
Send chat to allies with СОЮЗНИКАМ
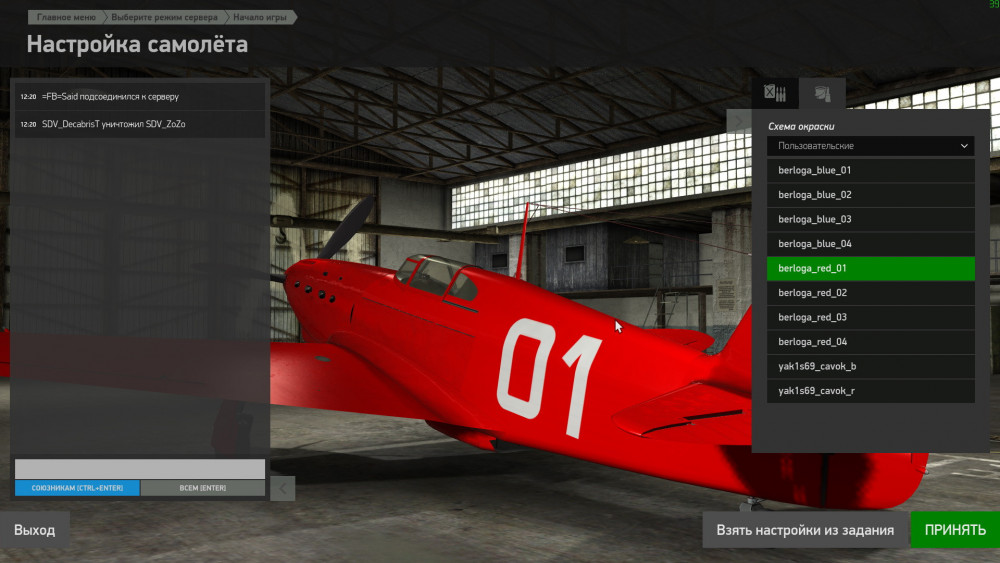77,488
